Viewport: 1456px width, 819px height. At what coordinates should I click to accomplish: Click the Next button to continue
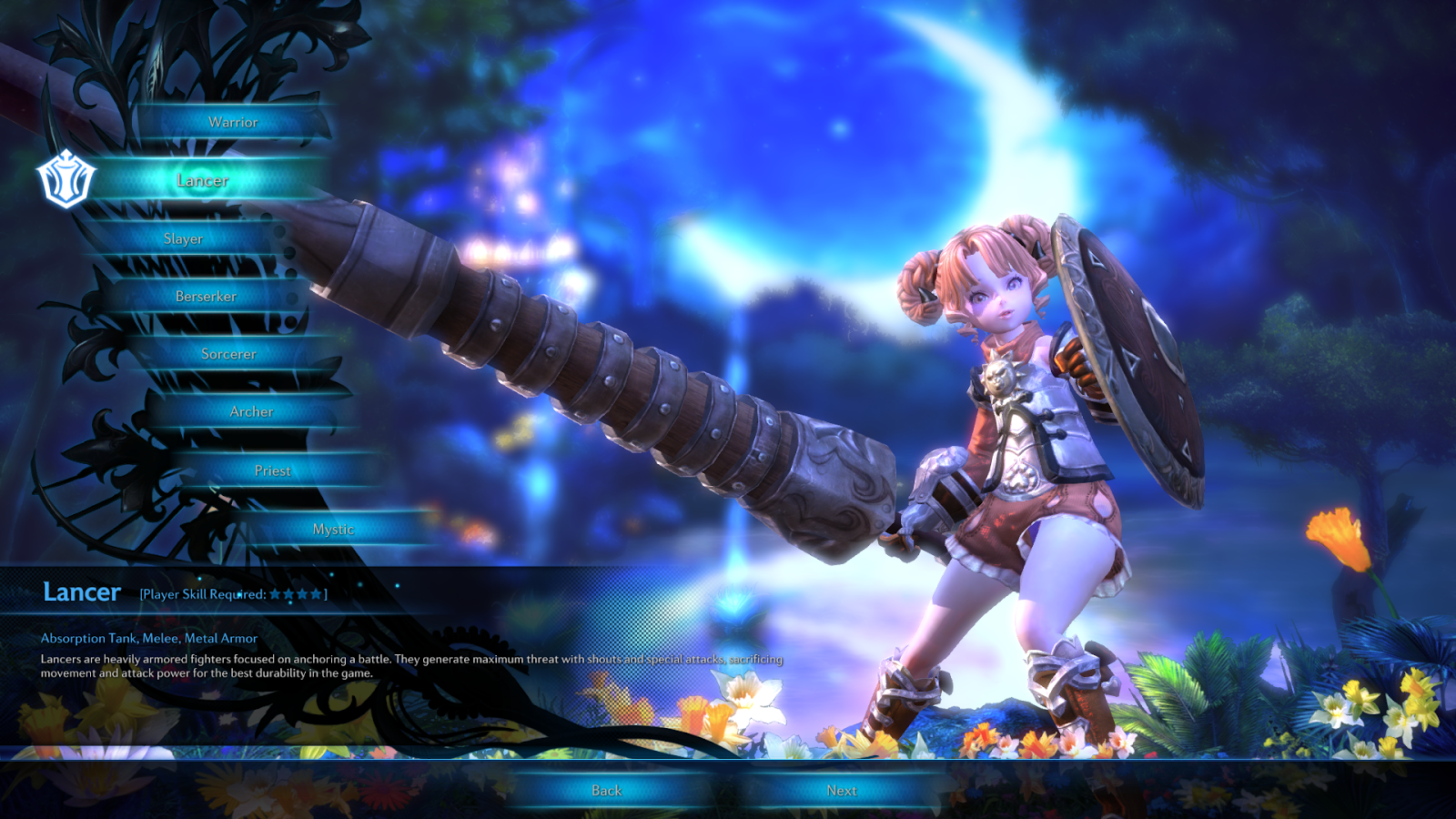[x=842, y=790]
